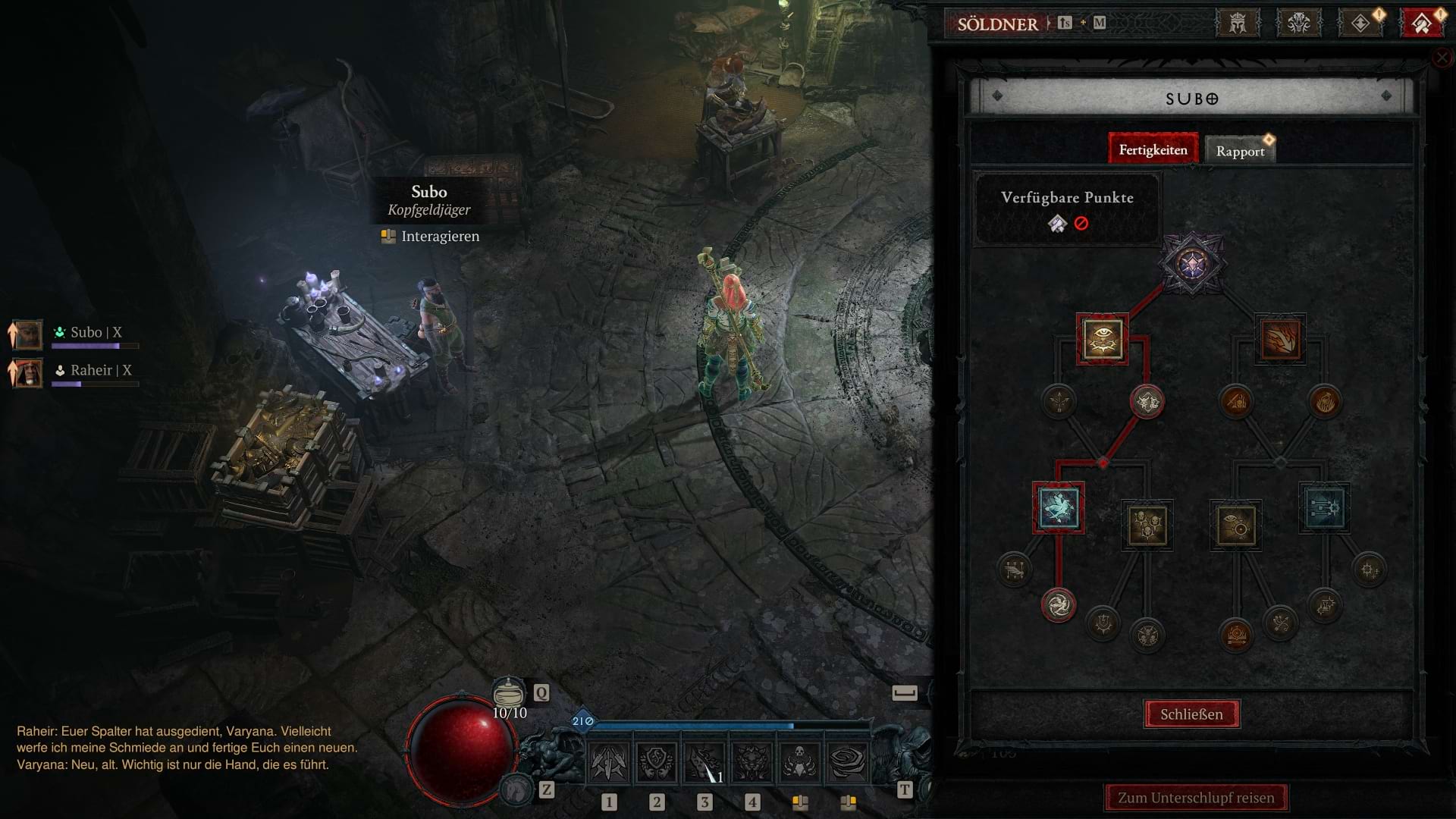Click the healing potion icon above the hotbar
The image size is (1456, 819).
click(x=510, y=692)
